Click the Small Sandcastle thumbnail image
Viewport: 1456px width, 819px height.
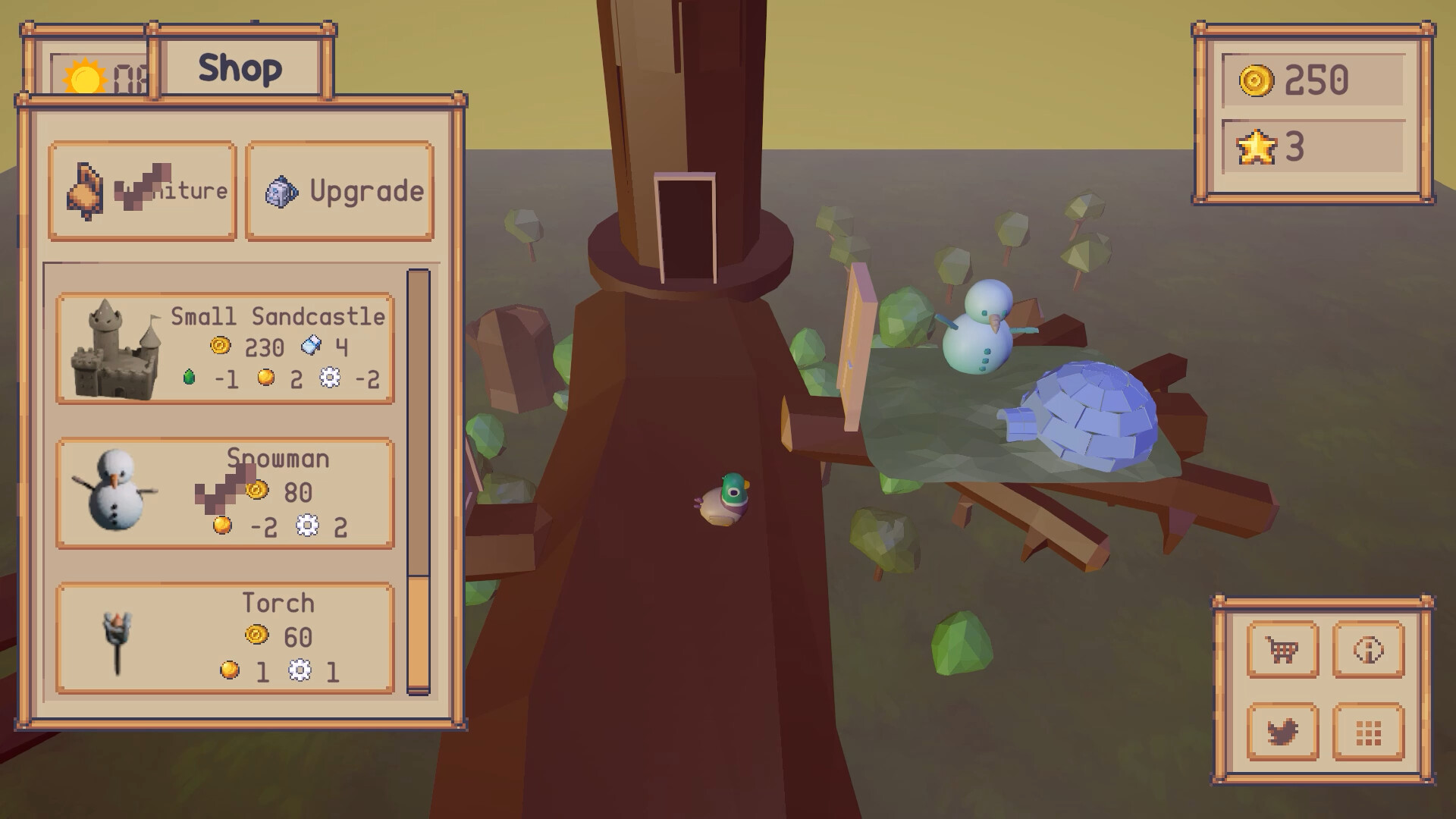115,349
